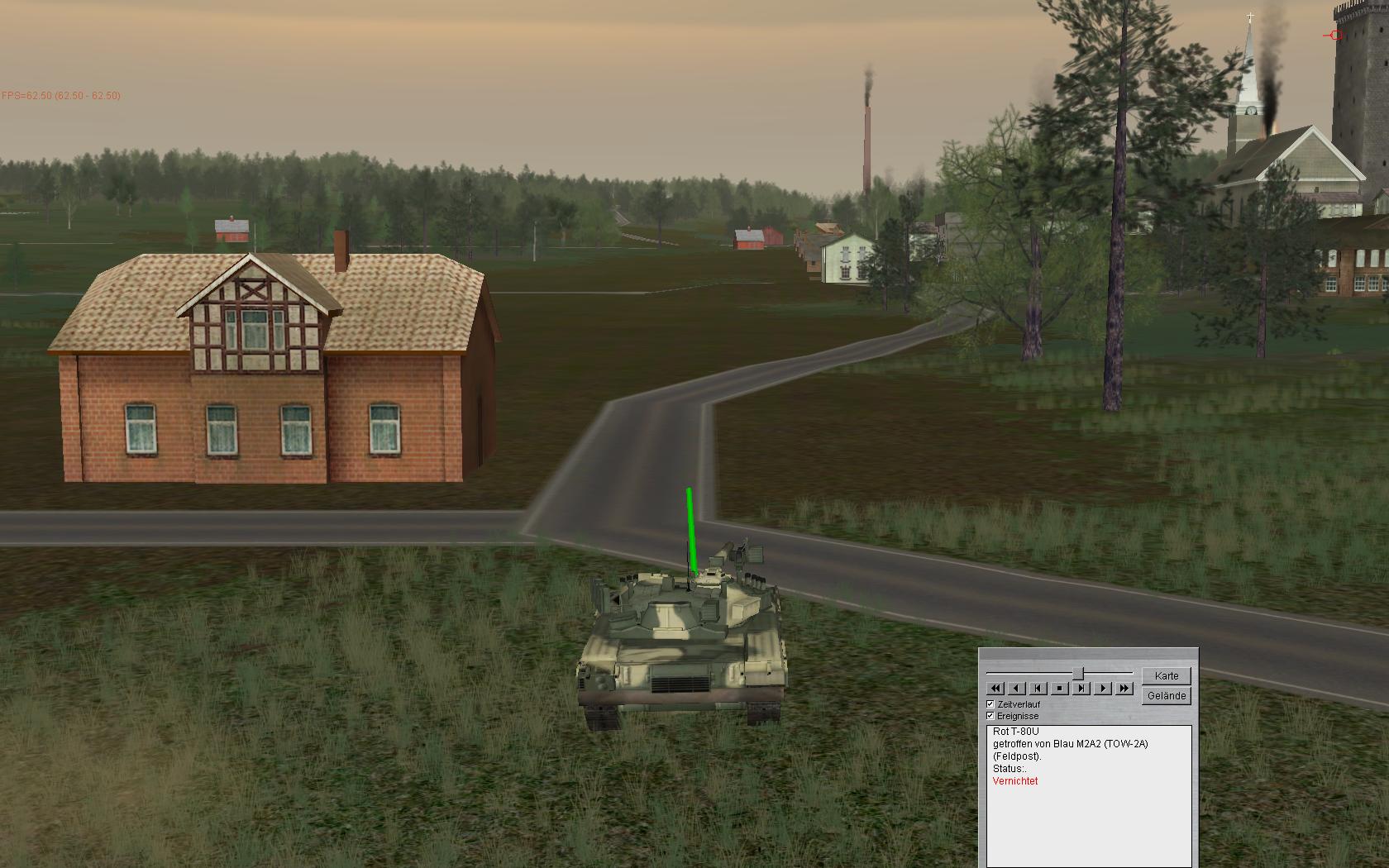Open the Karte map view
This screenshot has height=868, width=1389.
click(1167, 675)
